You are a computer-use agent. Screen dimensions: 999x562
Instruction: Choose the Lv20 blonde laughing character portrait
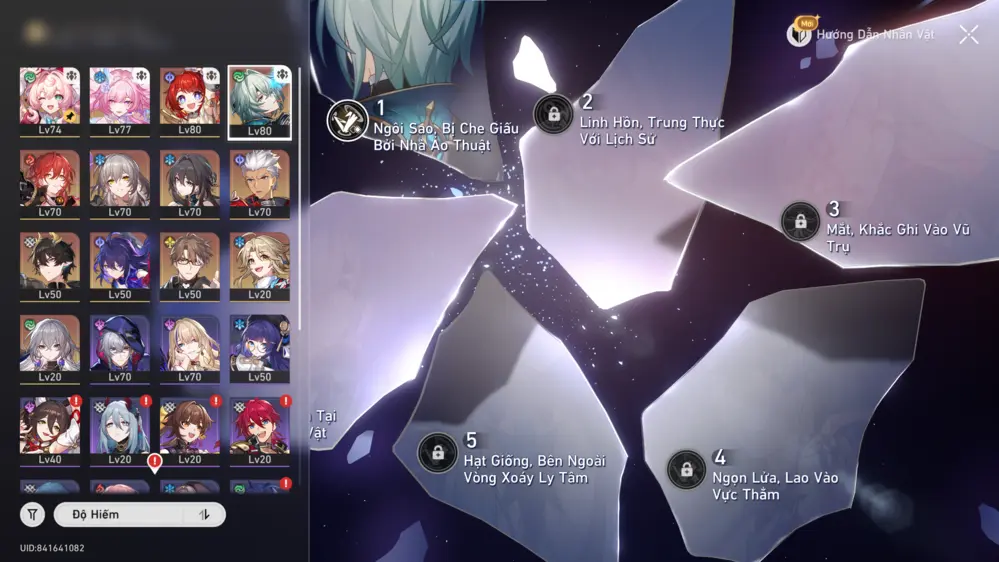pos(260,265)
